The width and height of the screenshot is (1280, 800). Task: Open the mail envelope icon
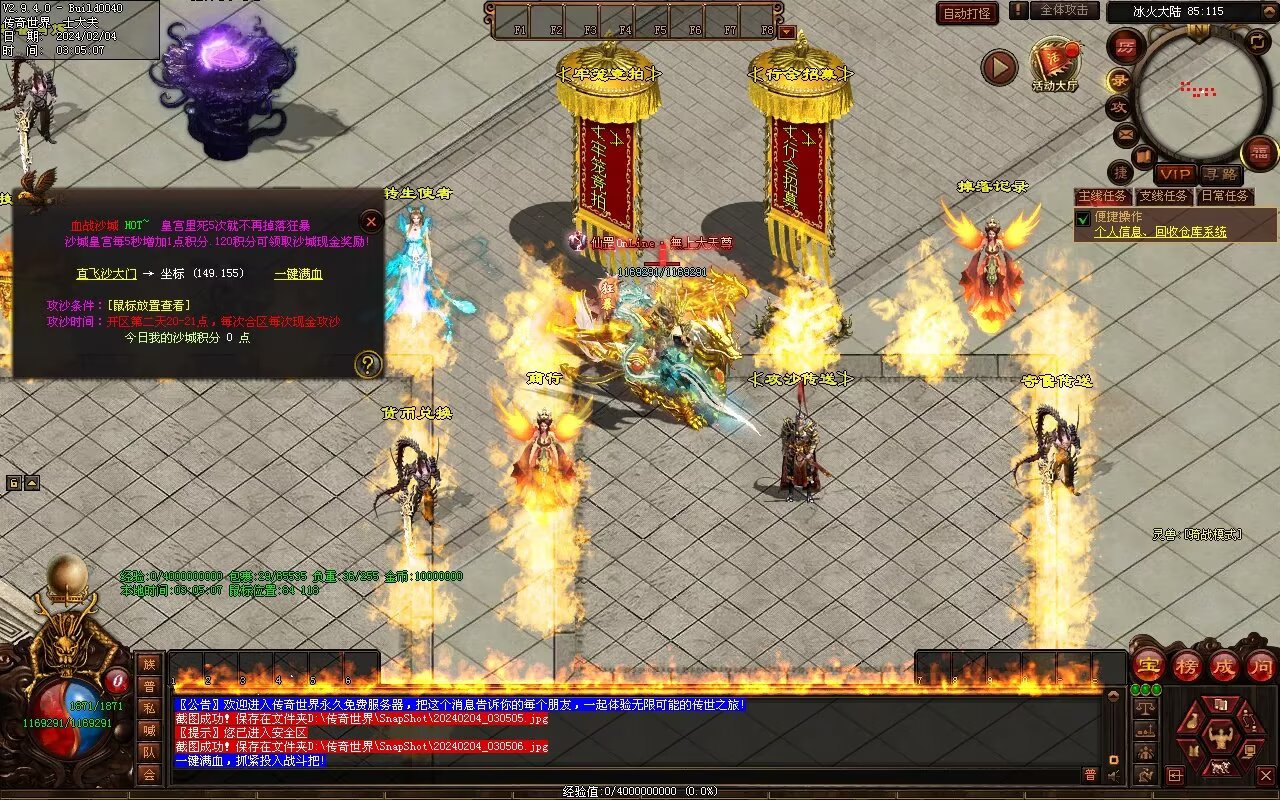coord(1125,133)
